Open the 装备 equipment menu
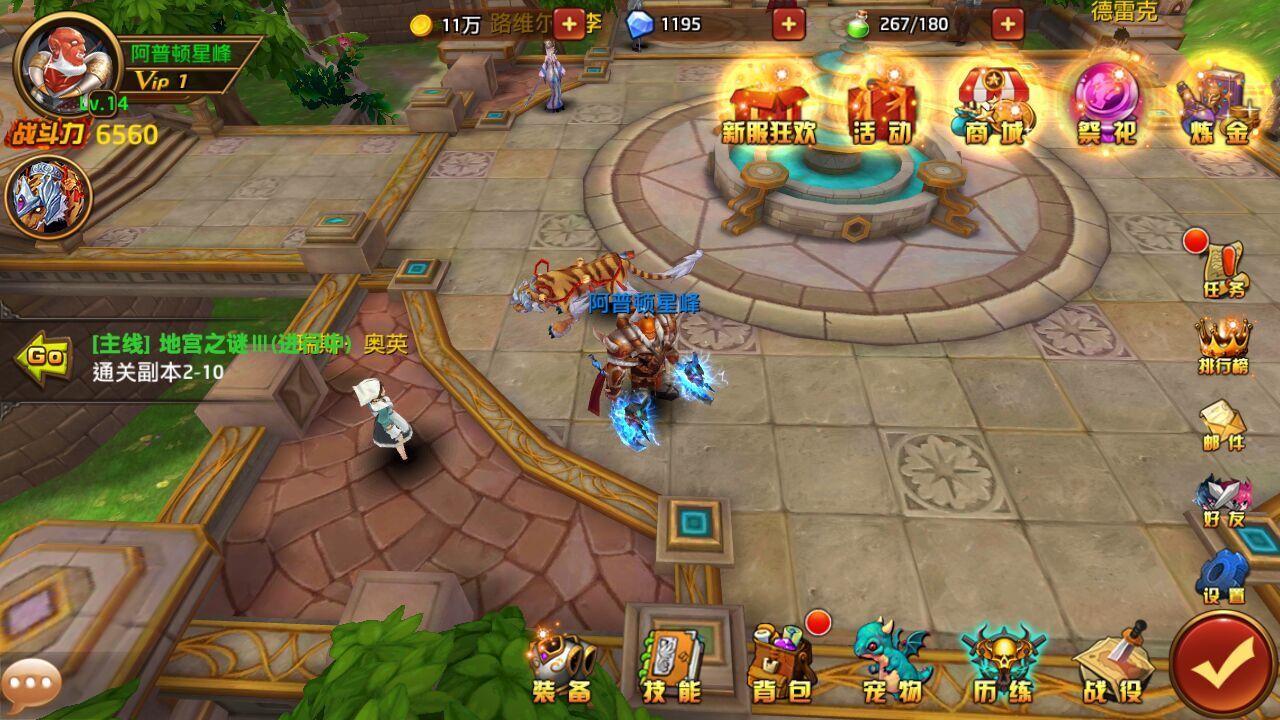This screenshot has width=1280, height=720. coord(561,665)
